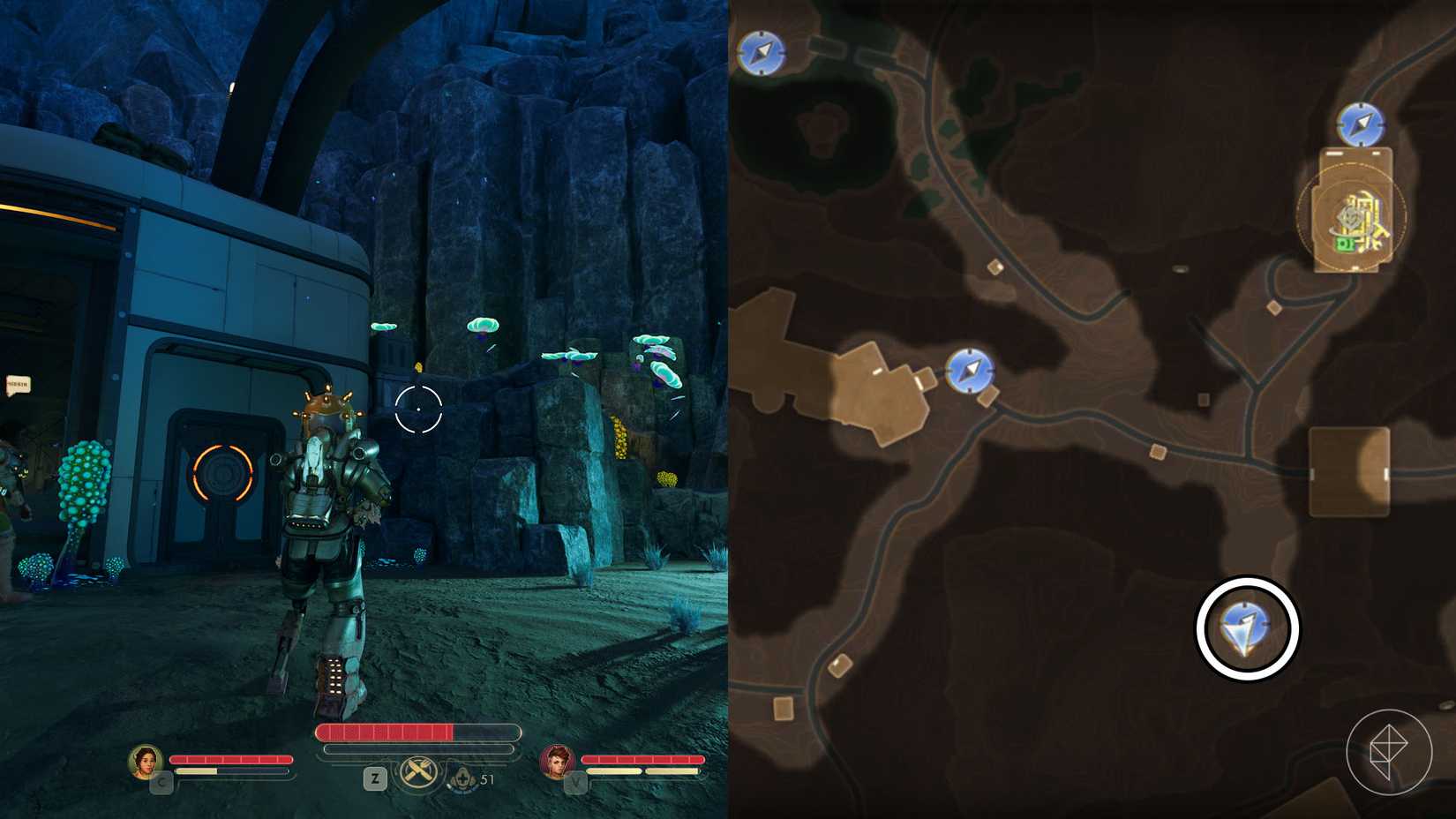Click the gray gear emblem over the quest marker
This screenshot has height=819, width=1456.
1348,217
